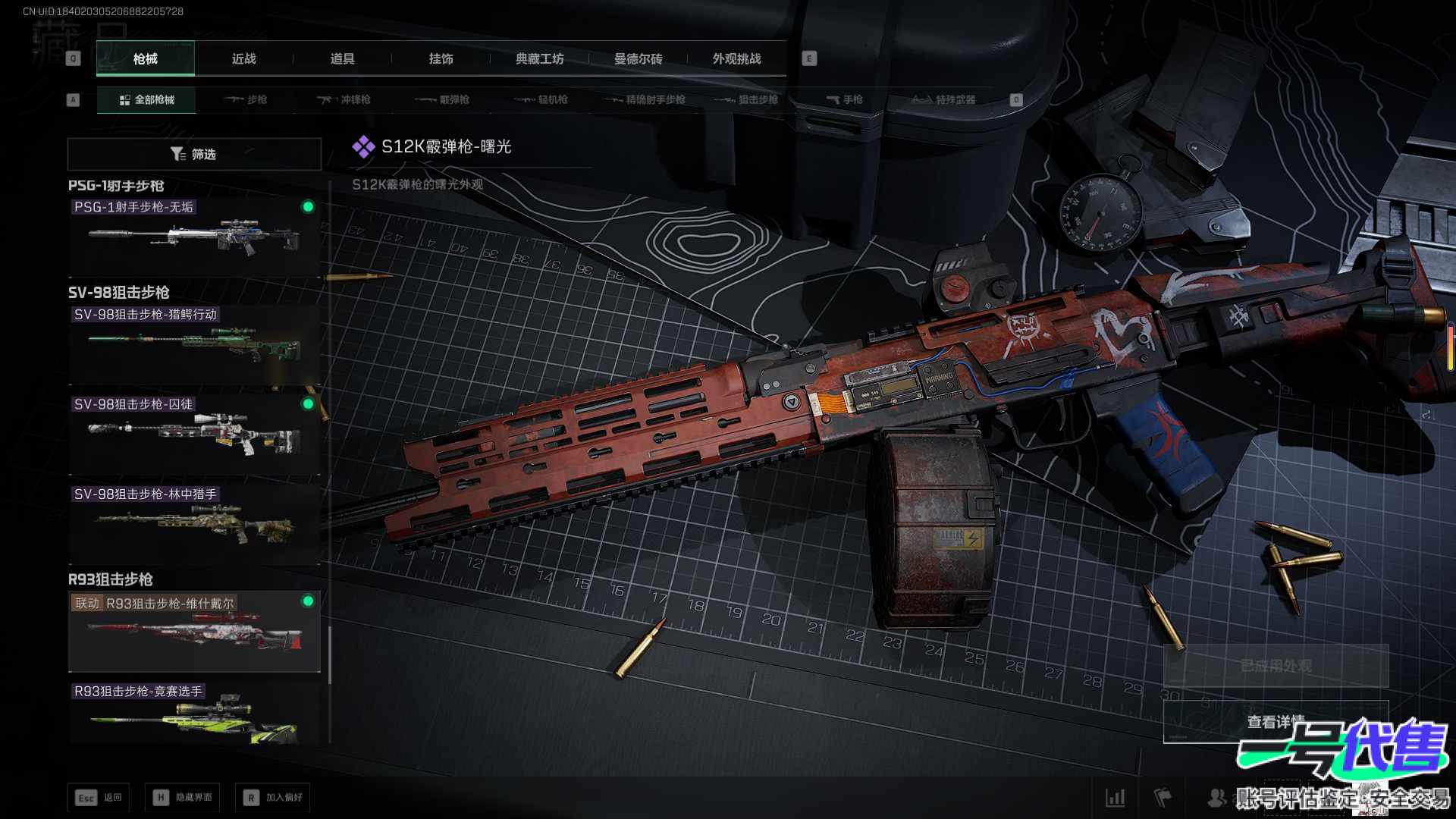The width and height of the screenshot is (1456, 819).
Task: Choose the SV-98 猎鳄行动 skin
Action: click(194, 345)
